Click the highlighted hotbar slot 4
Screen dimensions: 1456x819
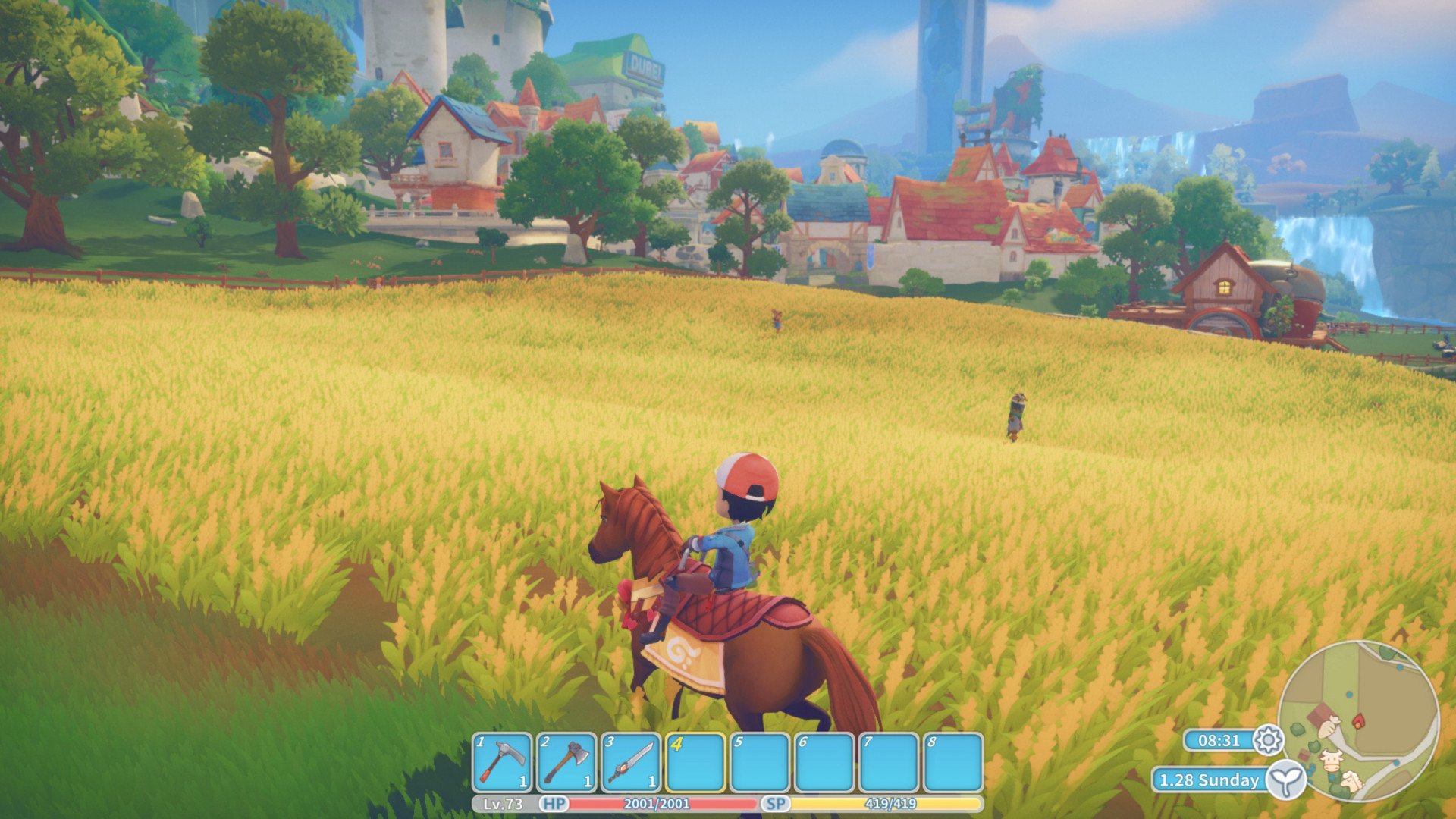(695, 762)
